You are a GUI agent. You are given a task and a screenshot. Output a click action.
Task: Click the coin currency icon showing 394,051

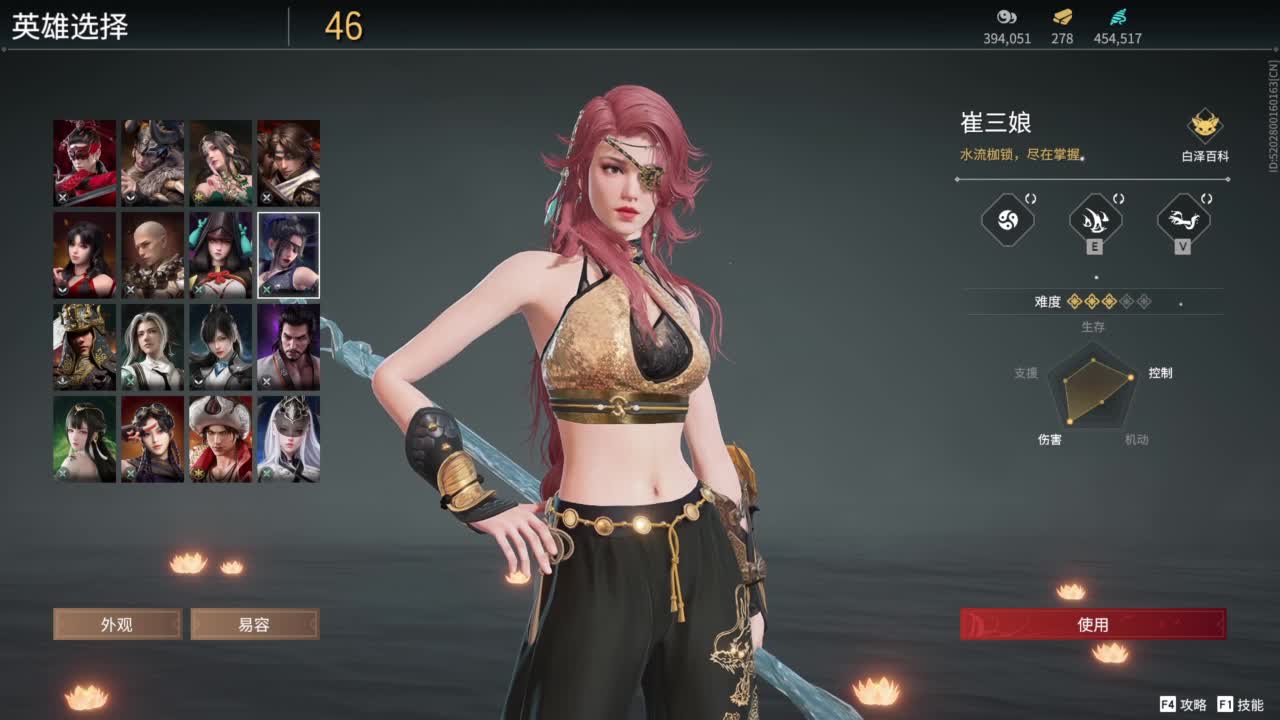point(1005,17)
